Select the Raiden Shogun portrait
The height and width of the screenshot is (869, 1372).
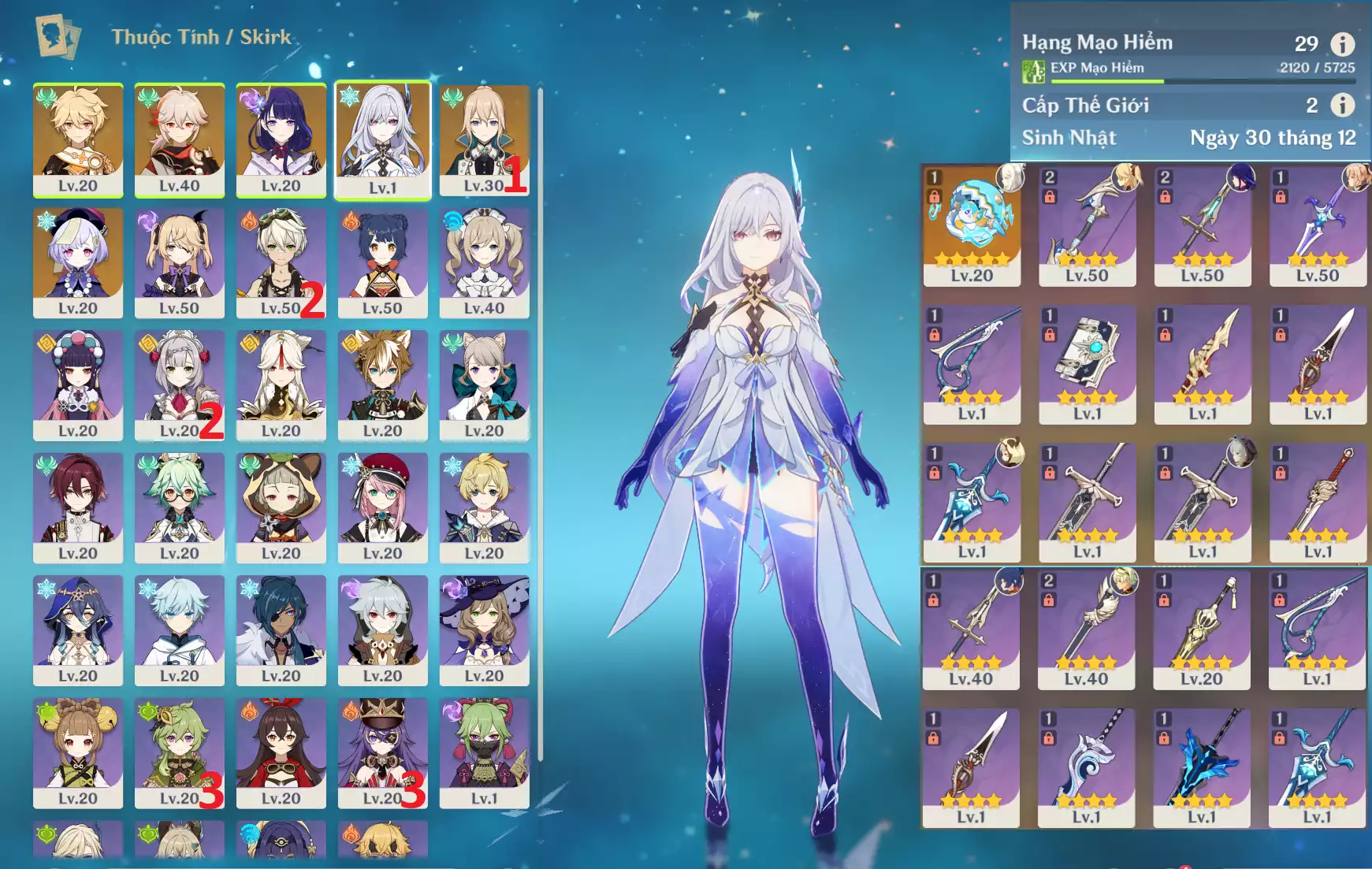pyautogui.click(x=281, y=139)
